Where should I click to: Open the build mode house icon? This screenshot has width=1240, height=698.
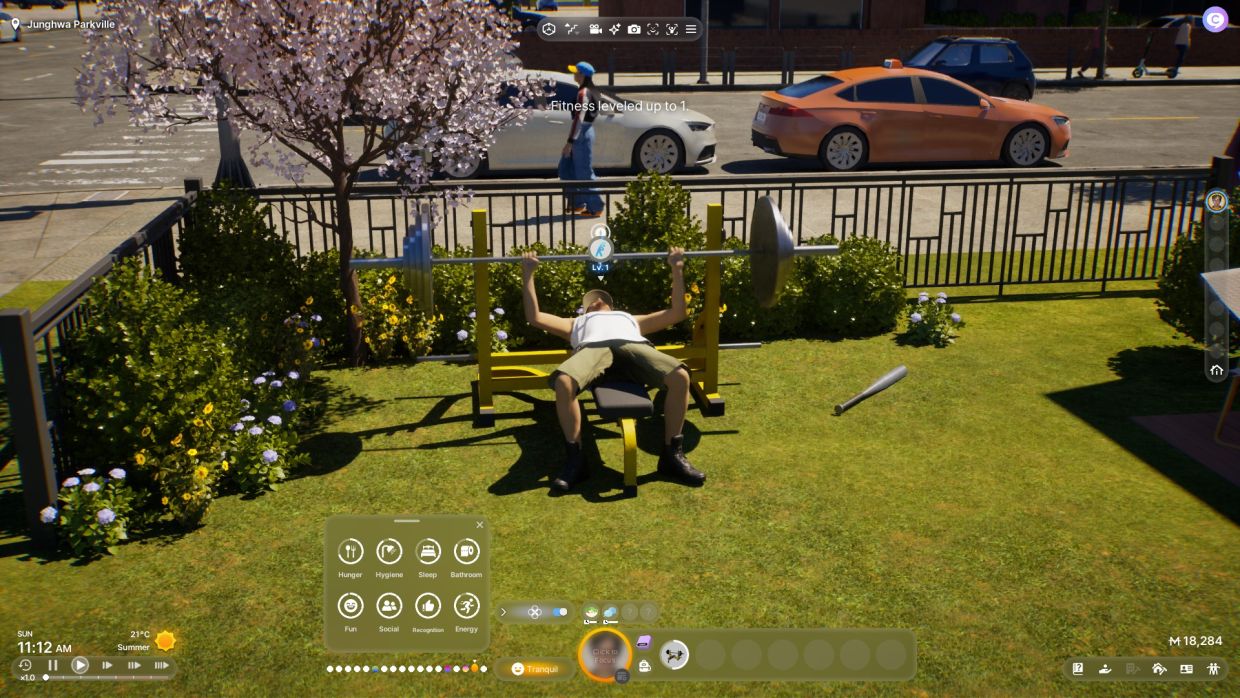[x=1159, y=669]
